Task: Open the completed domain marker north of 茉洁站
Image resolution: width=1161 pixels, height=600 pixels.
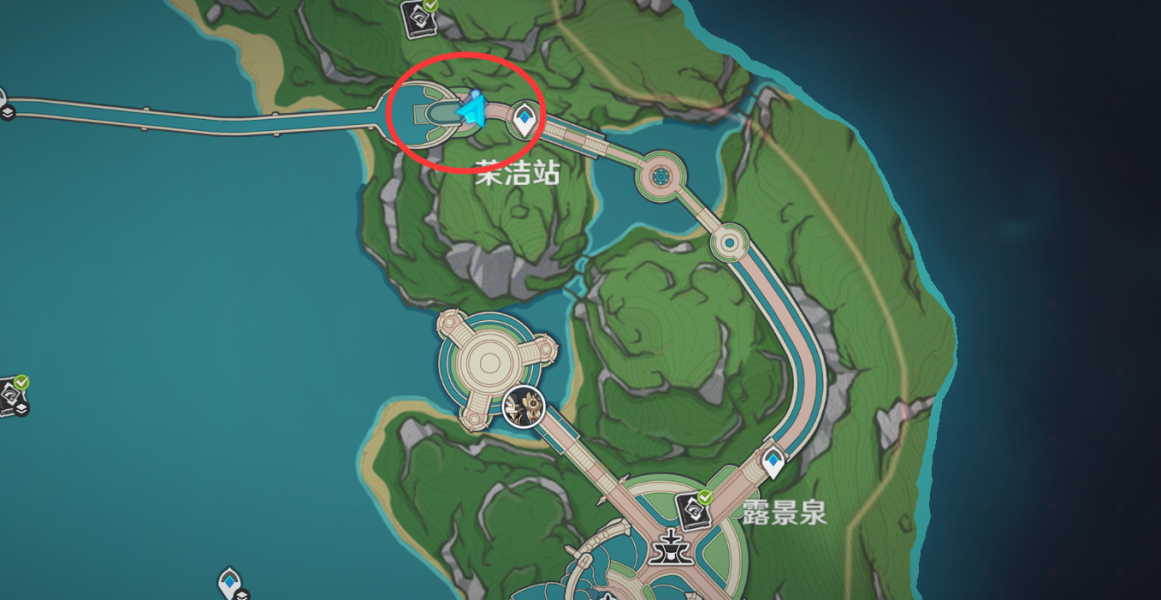Action: click(x=416, y=15)
